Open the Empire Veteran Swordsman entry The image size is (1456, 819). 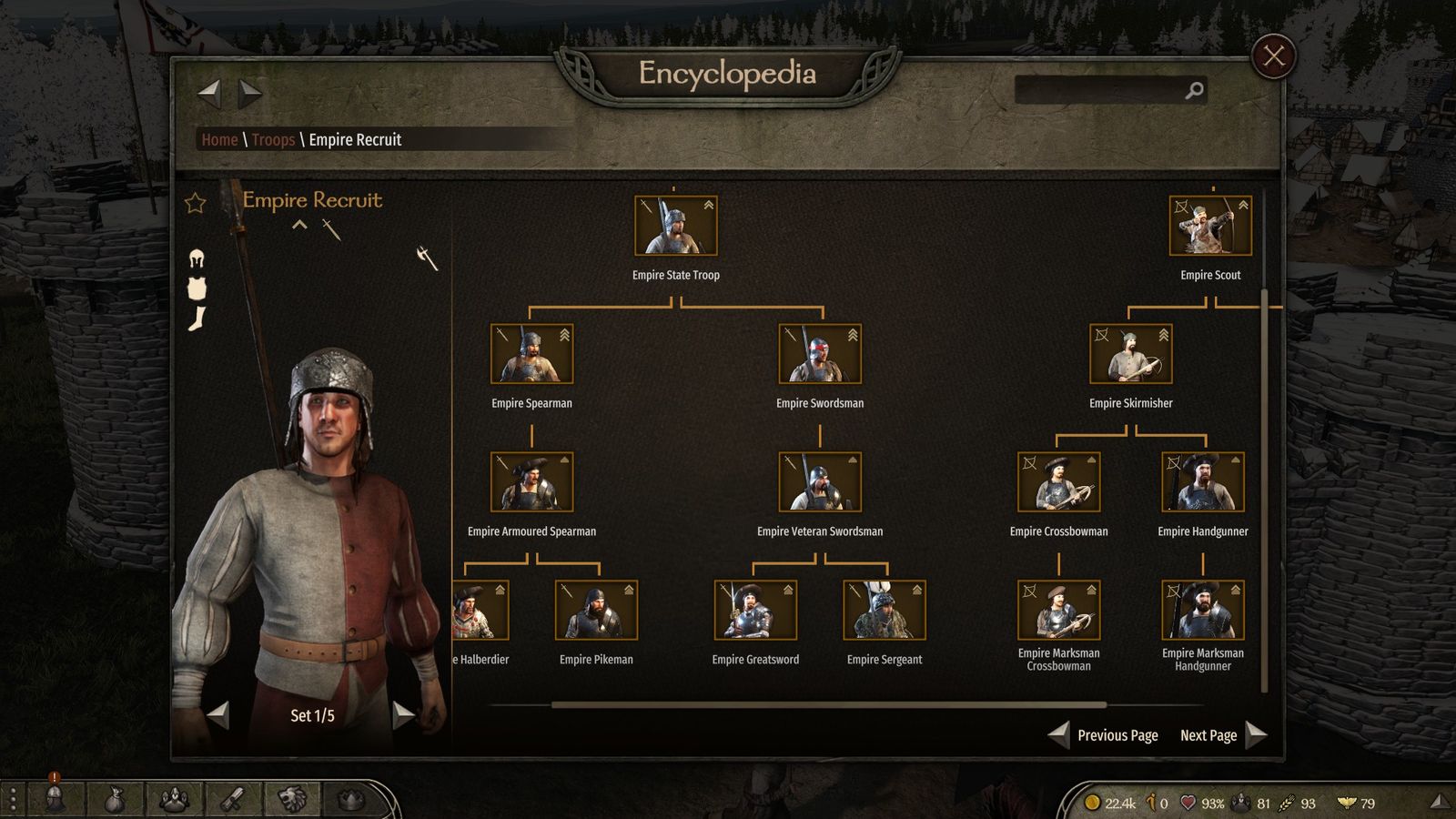coord(819,482)
